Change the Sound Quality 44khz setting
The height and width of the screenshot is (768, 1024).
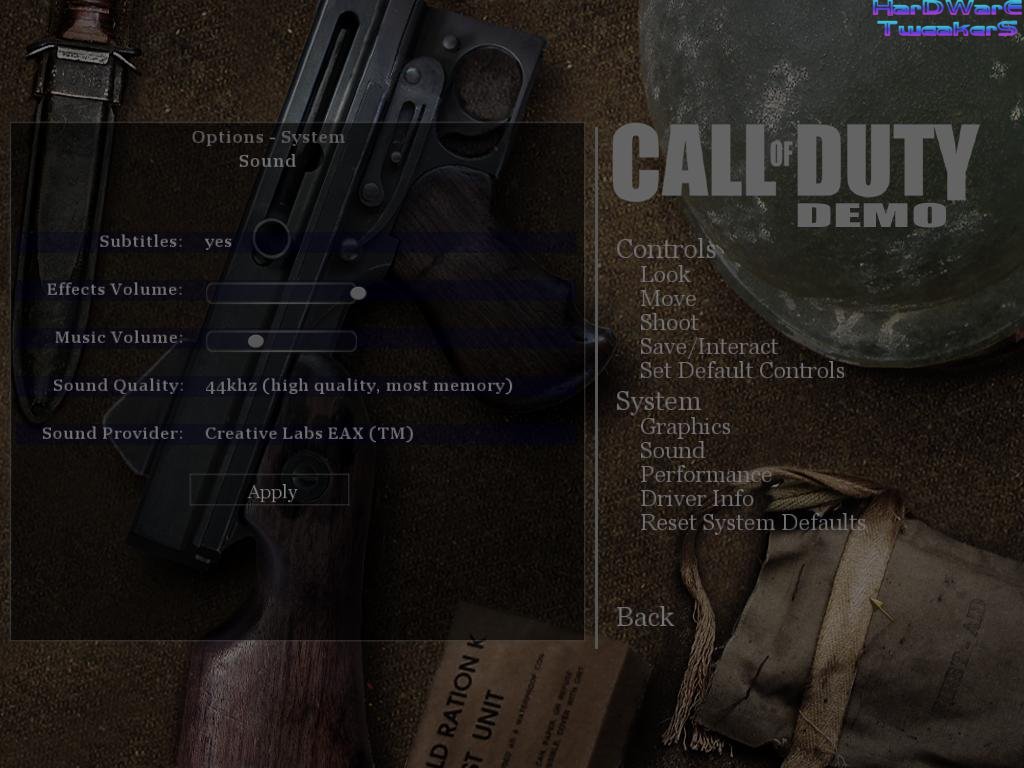[x=358, y=386]
